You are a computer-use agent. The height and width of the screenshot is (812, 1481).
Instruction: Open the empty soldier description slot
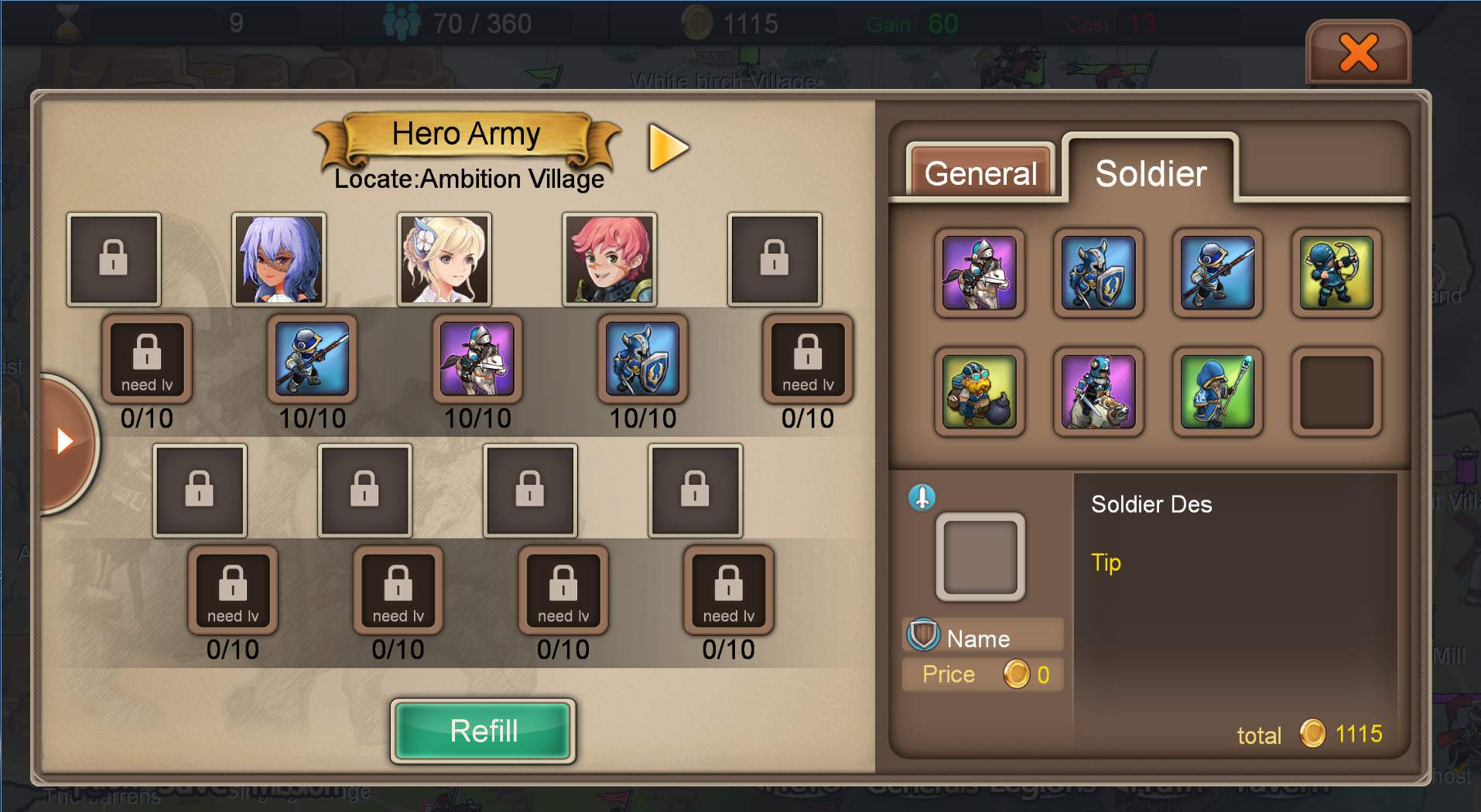(x=981, y=557)
